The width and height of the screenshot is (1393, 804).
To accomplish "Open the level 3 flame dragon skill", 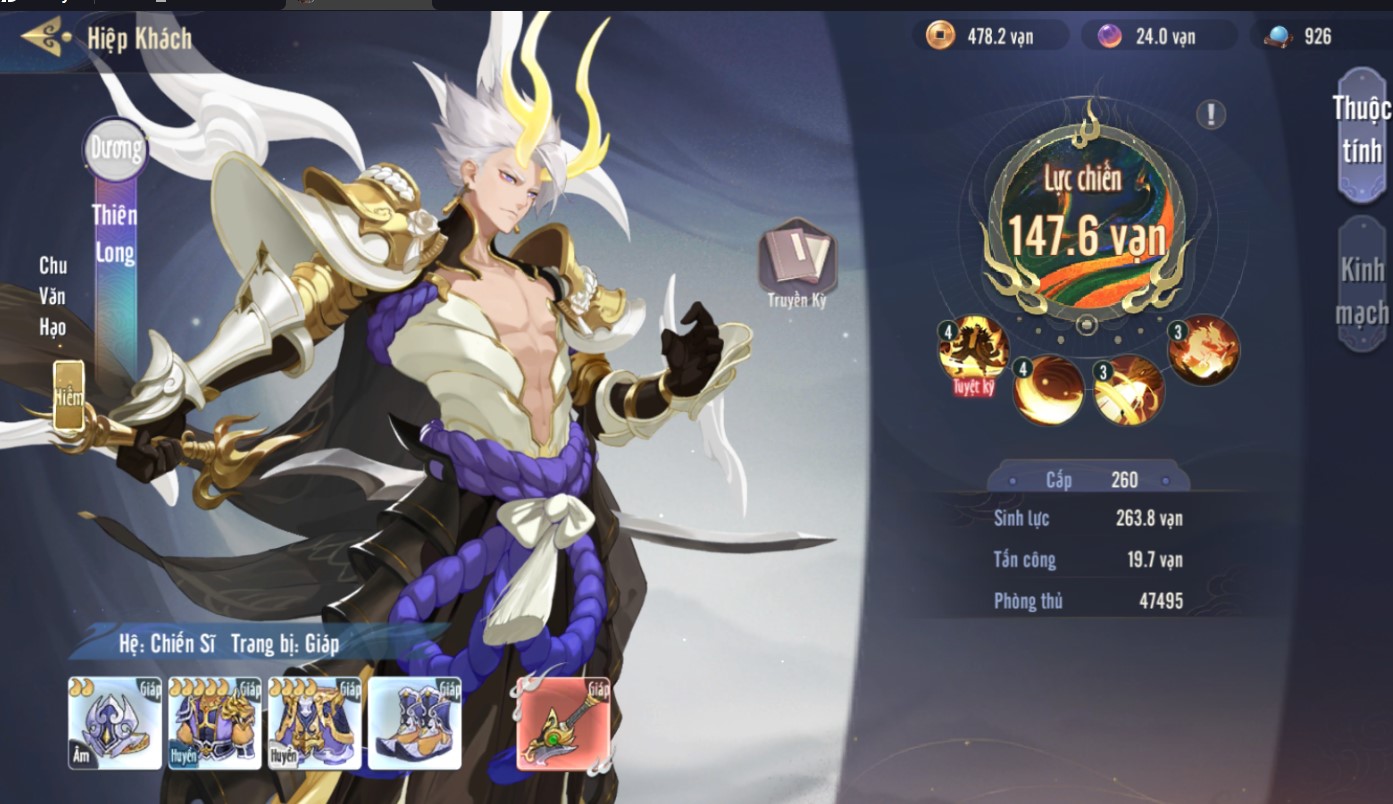I will click(1204, 350).
